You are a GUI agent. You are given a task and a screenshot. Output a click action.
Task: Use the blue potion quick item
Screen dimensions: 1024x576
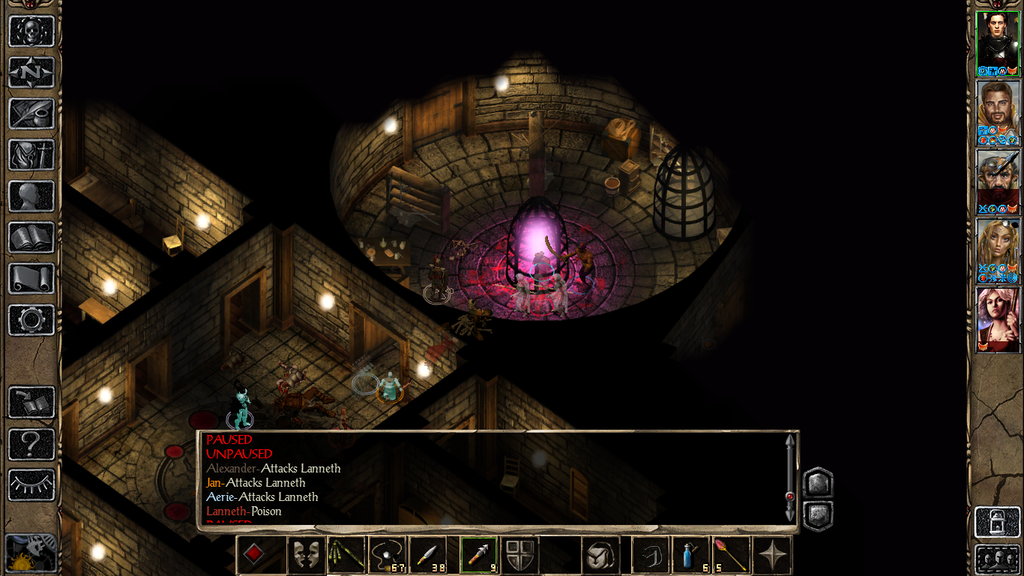click(690, 555)
